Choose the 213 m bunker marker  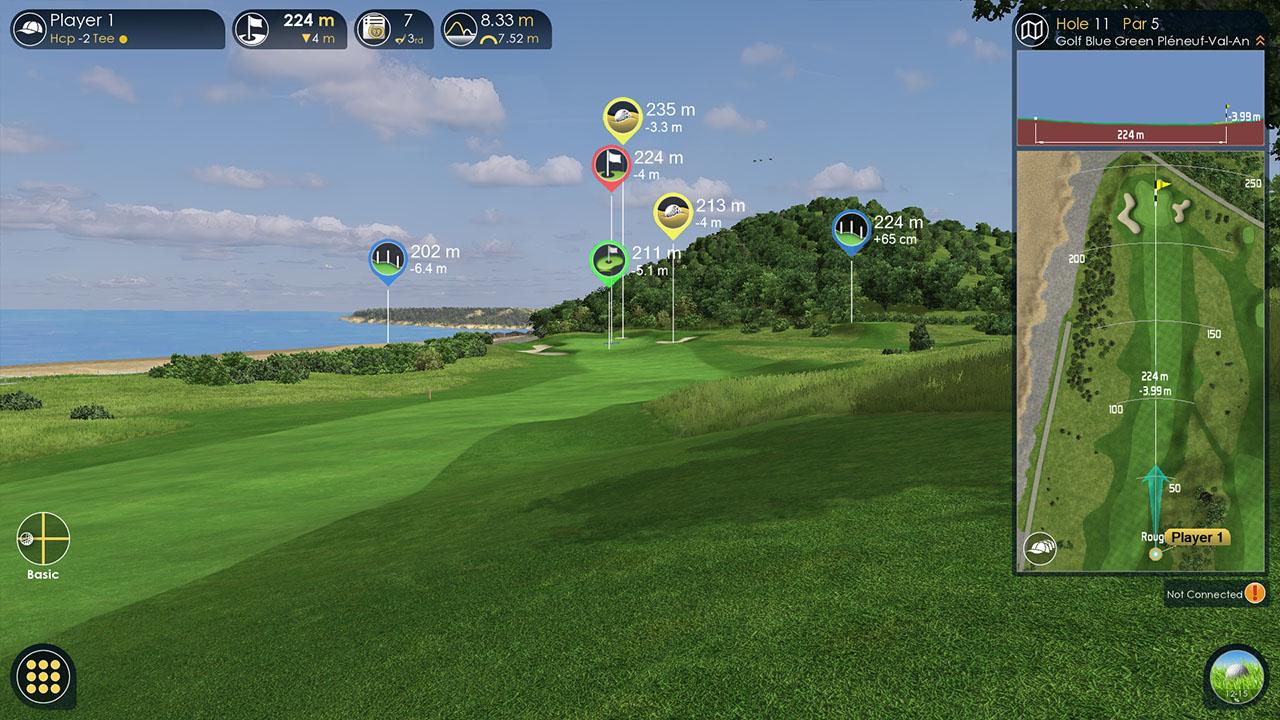[x=672, y=213]
